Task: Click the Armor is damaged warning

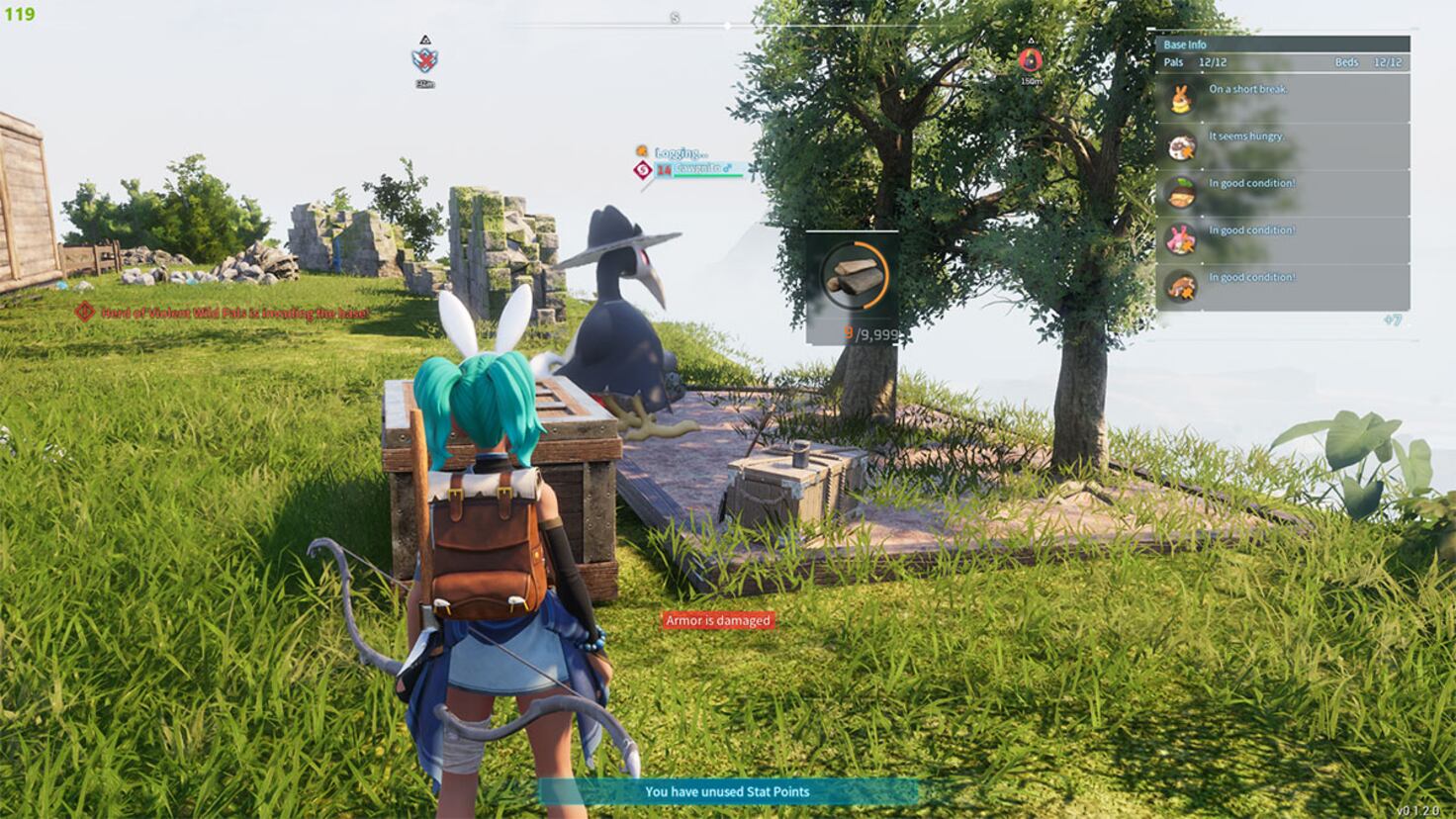Action: [x=717, y=620]
